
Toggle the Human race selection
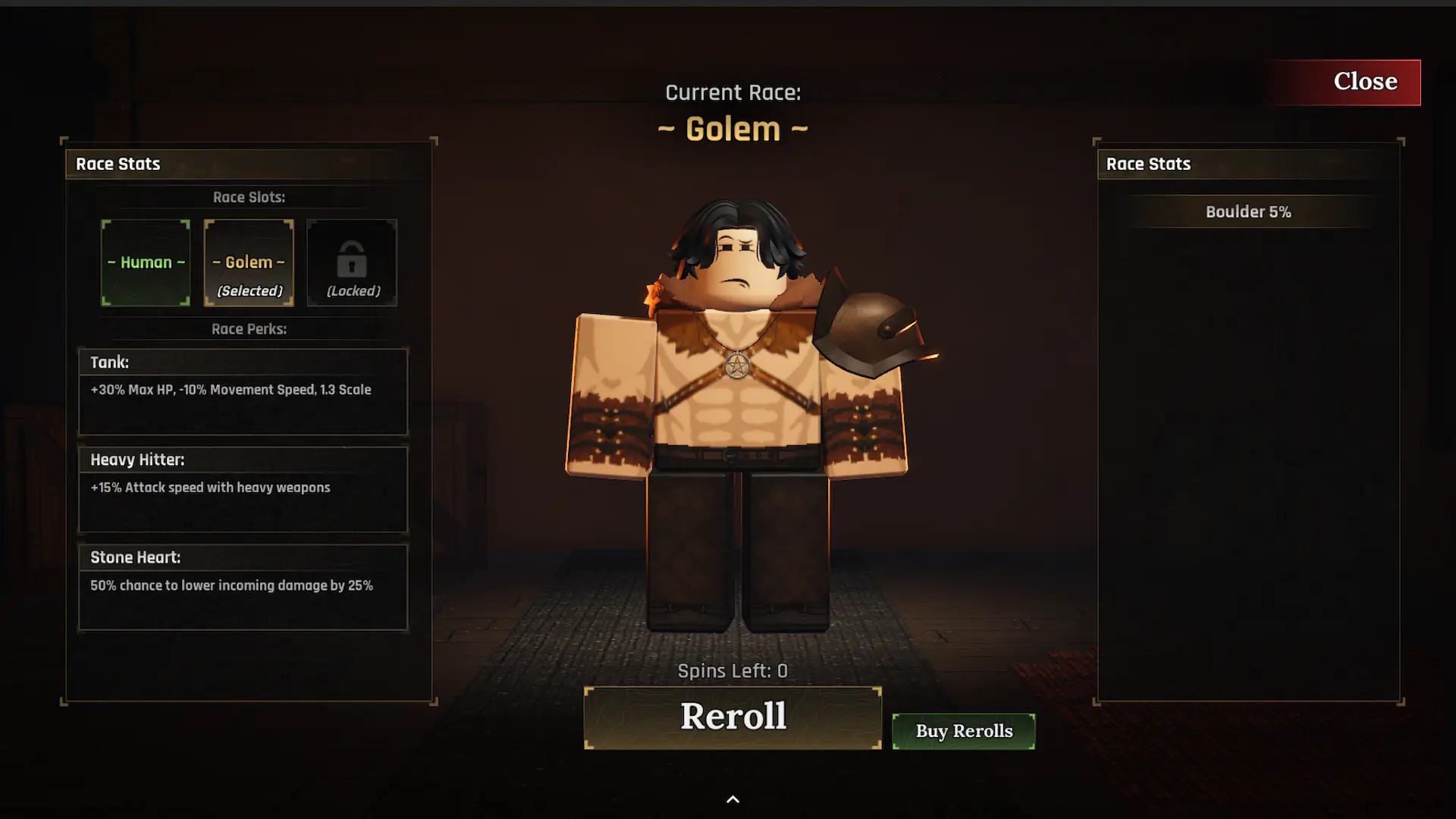pyautogui.click(x=146, y=262)
